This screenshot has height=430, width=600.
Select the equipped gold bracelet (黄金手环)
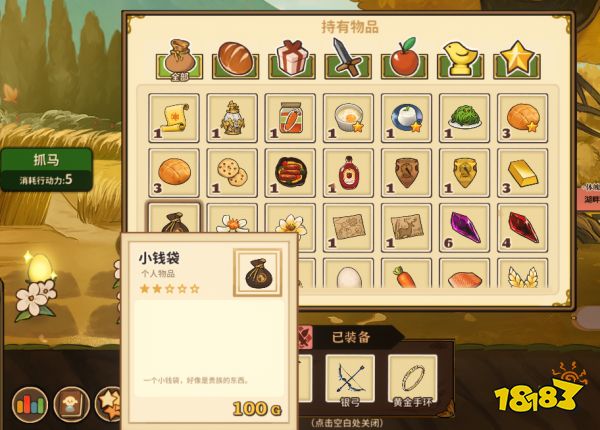tap(413, 379)
